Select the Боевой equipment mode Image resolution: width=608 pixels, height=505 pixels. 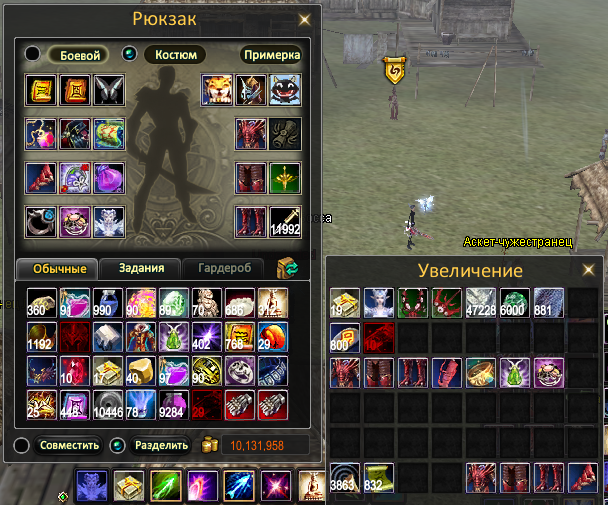pos(77,54)
